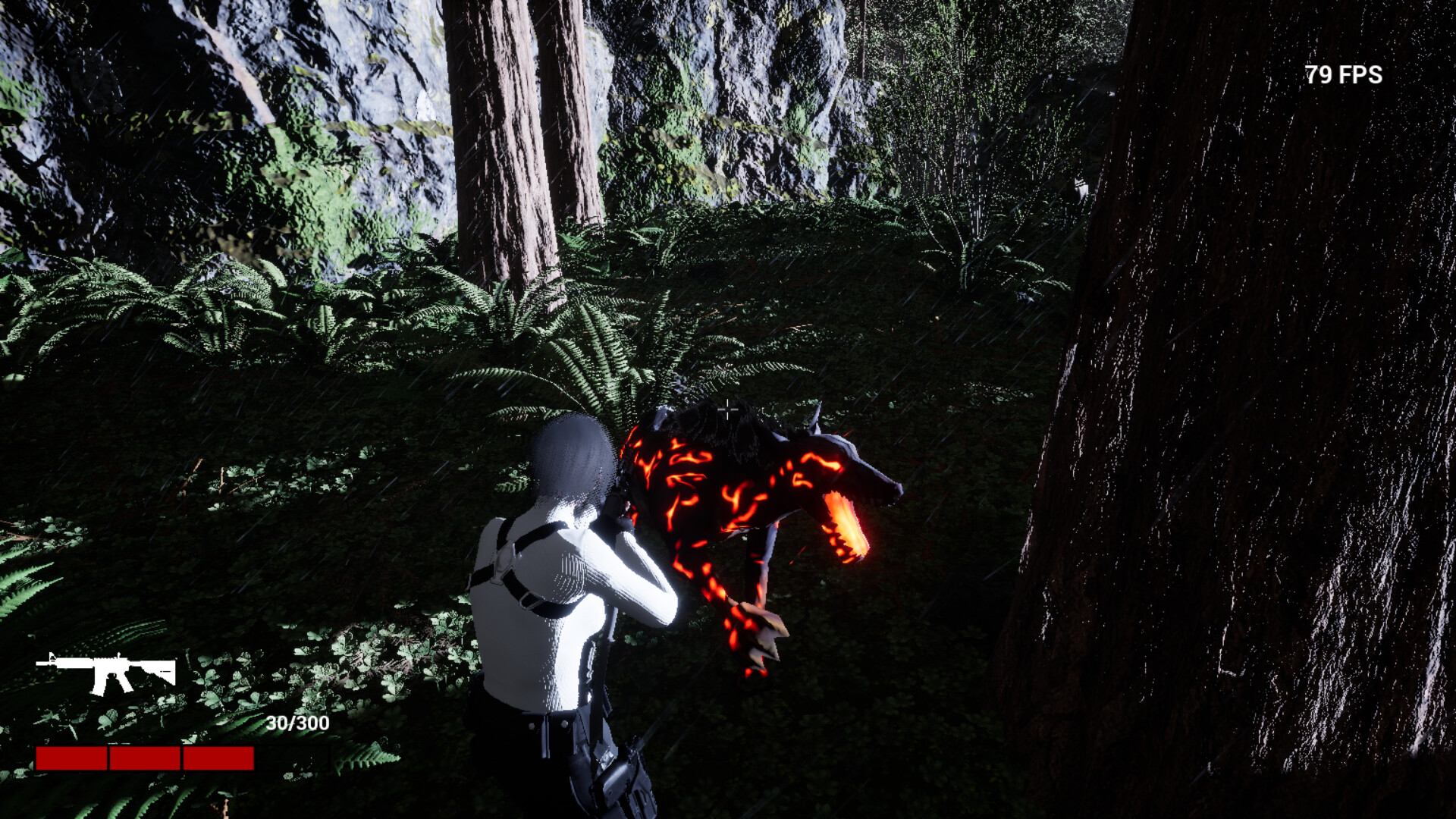Viewport: 1456px width, 819px height.
Task: Click the large tree trunk on the right
Action: tap(1251, 455)
